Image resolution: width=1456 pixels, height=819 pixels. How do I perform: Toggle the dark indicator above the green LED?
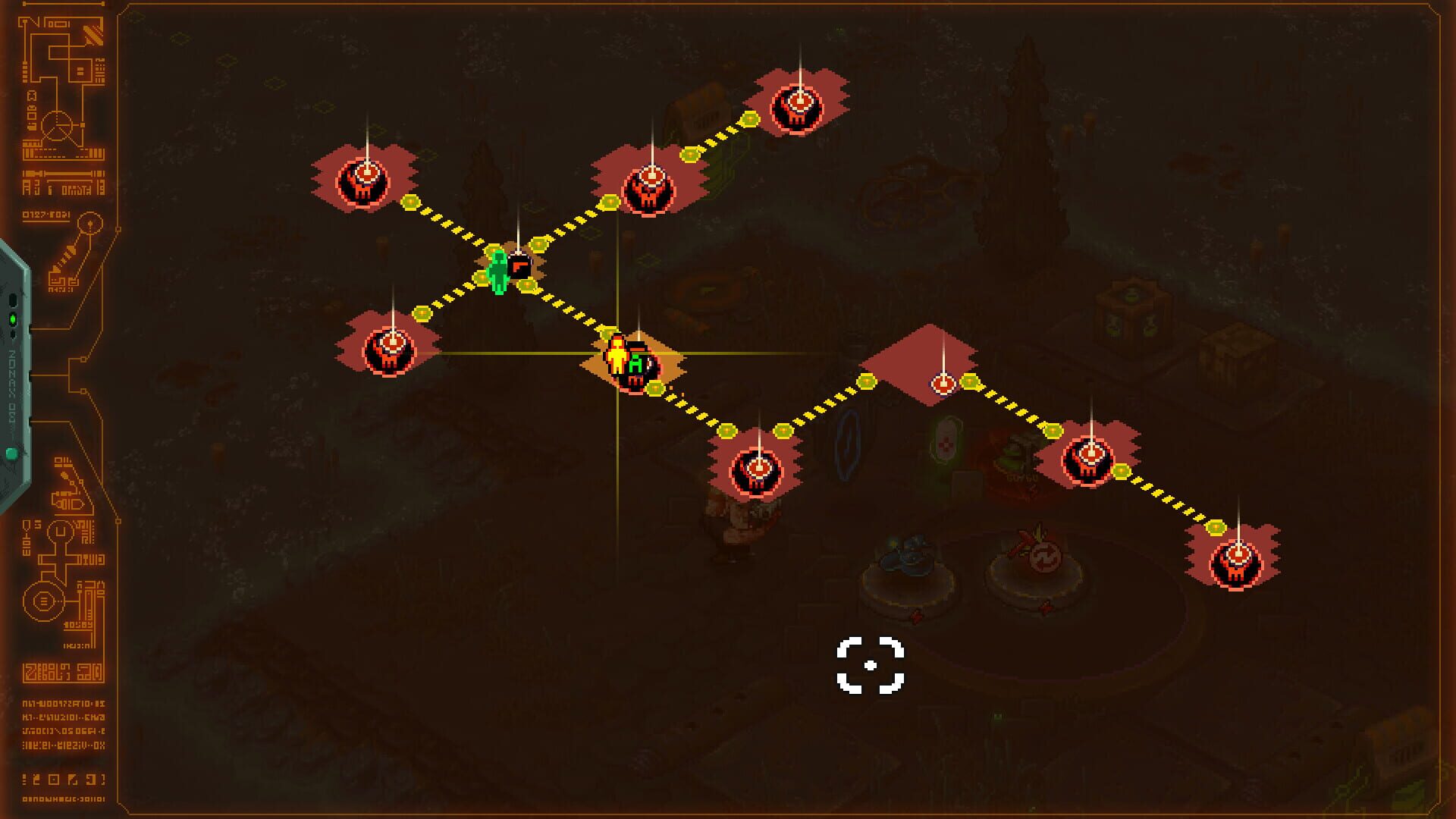pyautogui.click(x=13, y=300)
